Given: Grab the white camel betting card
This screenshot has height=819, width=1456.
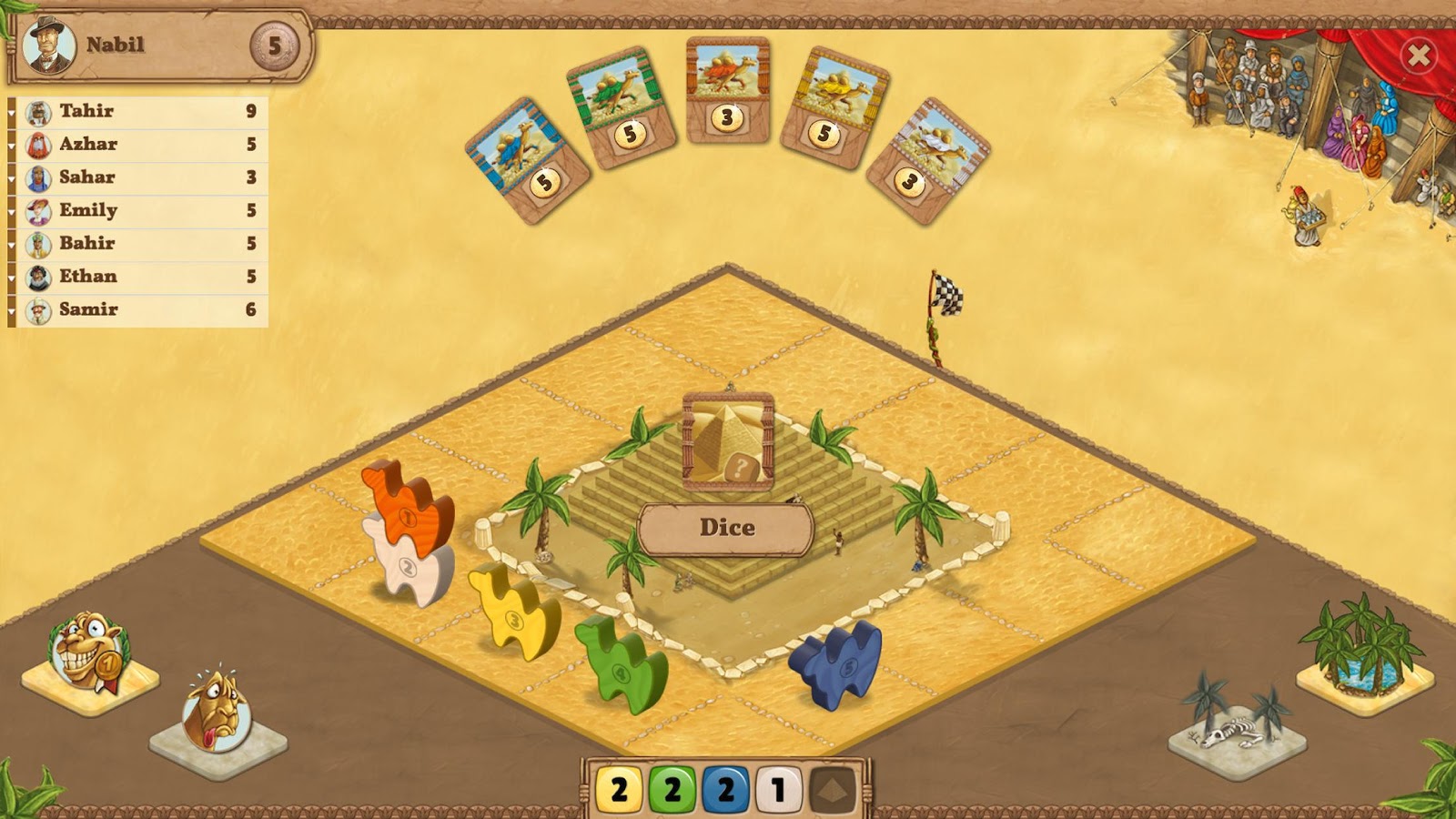Looking at the screenshot, I should click(x=927, y=160).
